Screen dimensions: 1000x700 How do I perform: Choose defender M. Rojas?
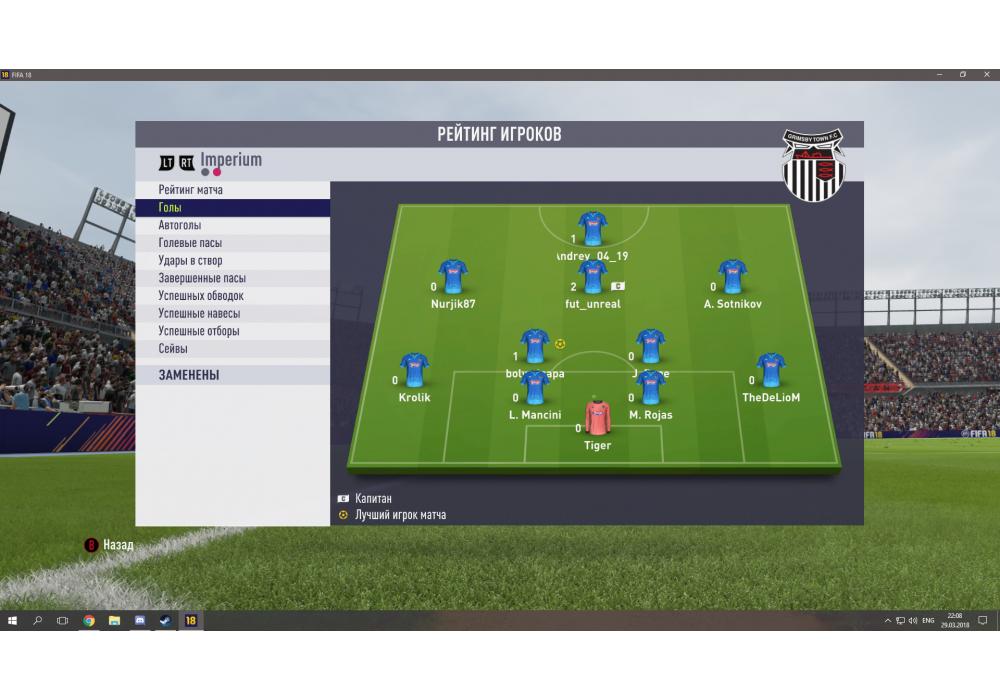(x=651, y=388)
